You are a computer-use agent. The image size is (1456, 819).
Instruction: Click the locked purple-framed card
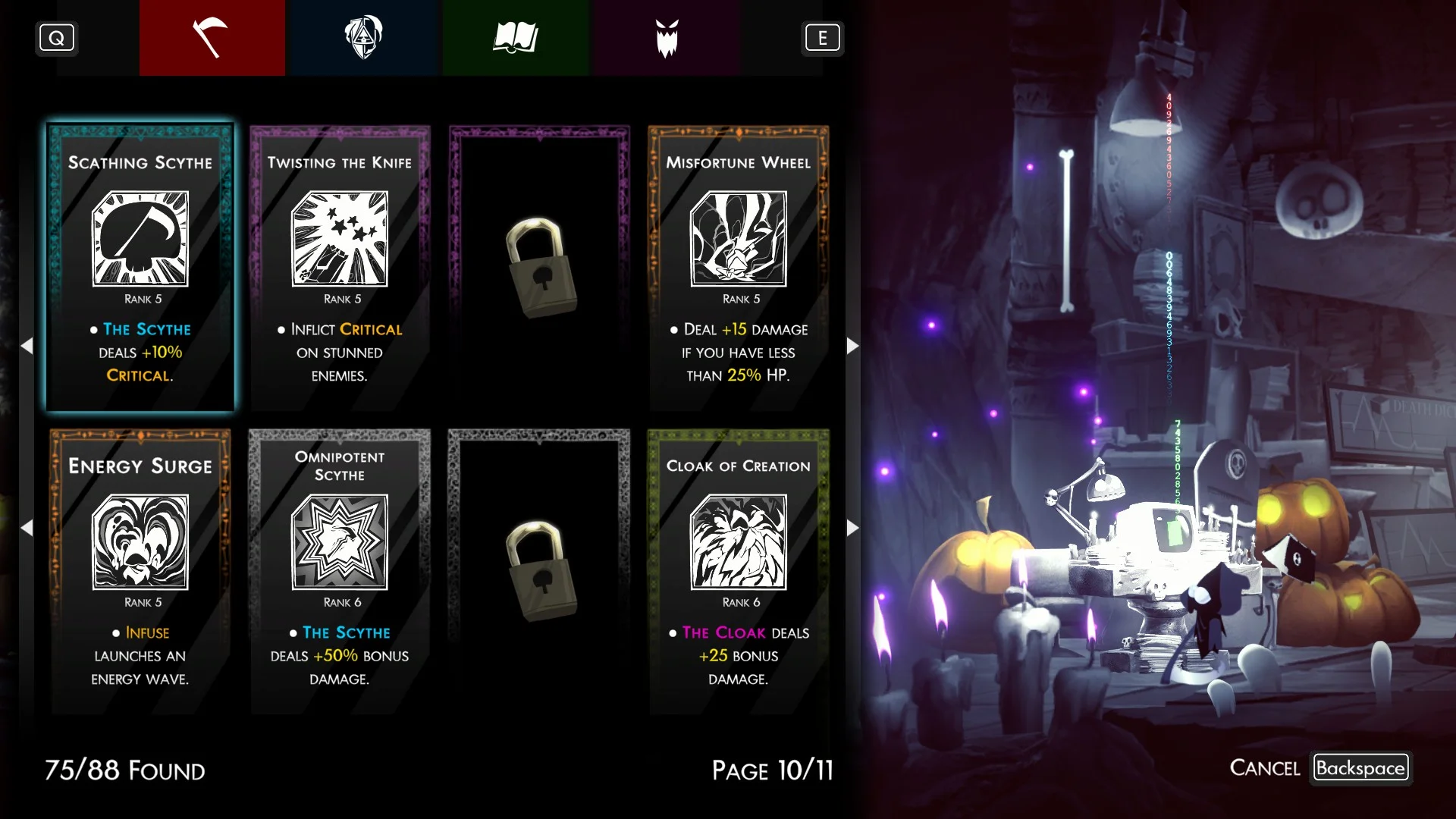coord(539,268)
